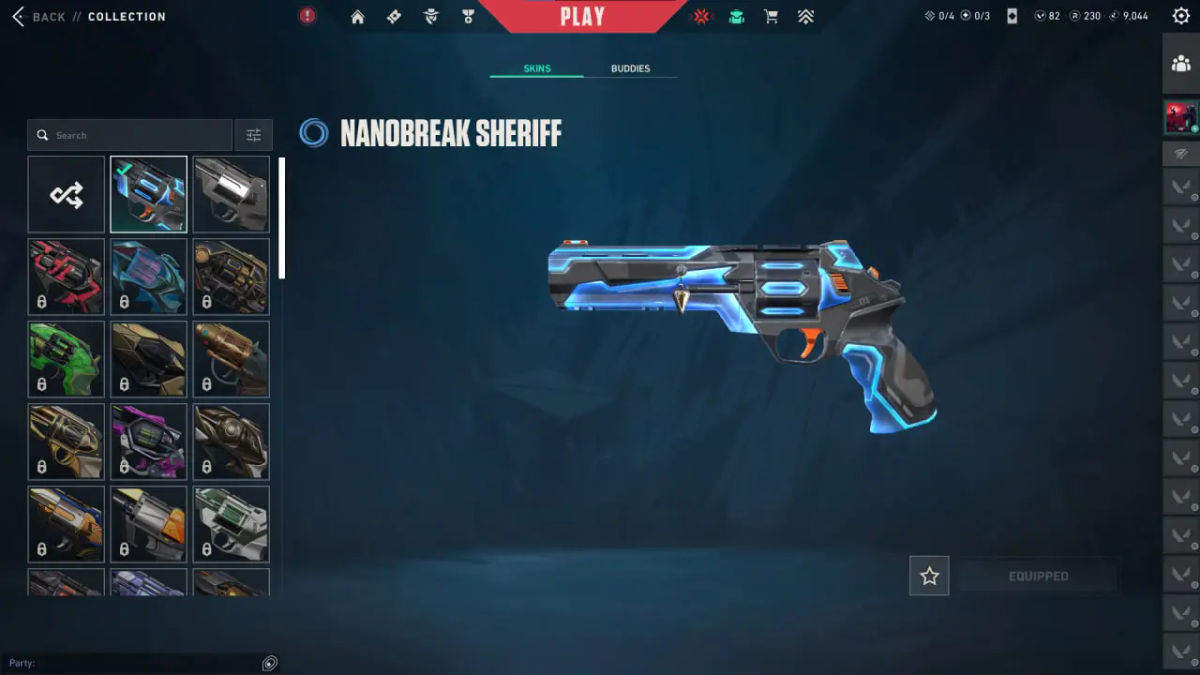Select the locked green Sheriff skin
This screenshot has height=675, width=1200.
[66, 359]
